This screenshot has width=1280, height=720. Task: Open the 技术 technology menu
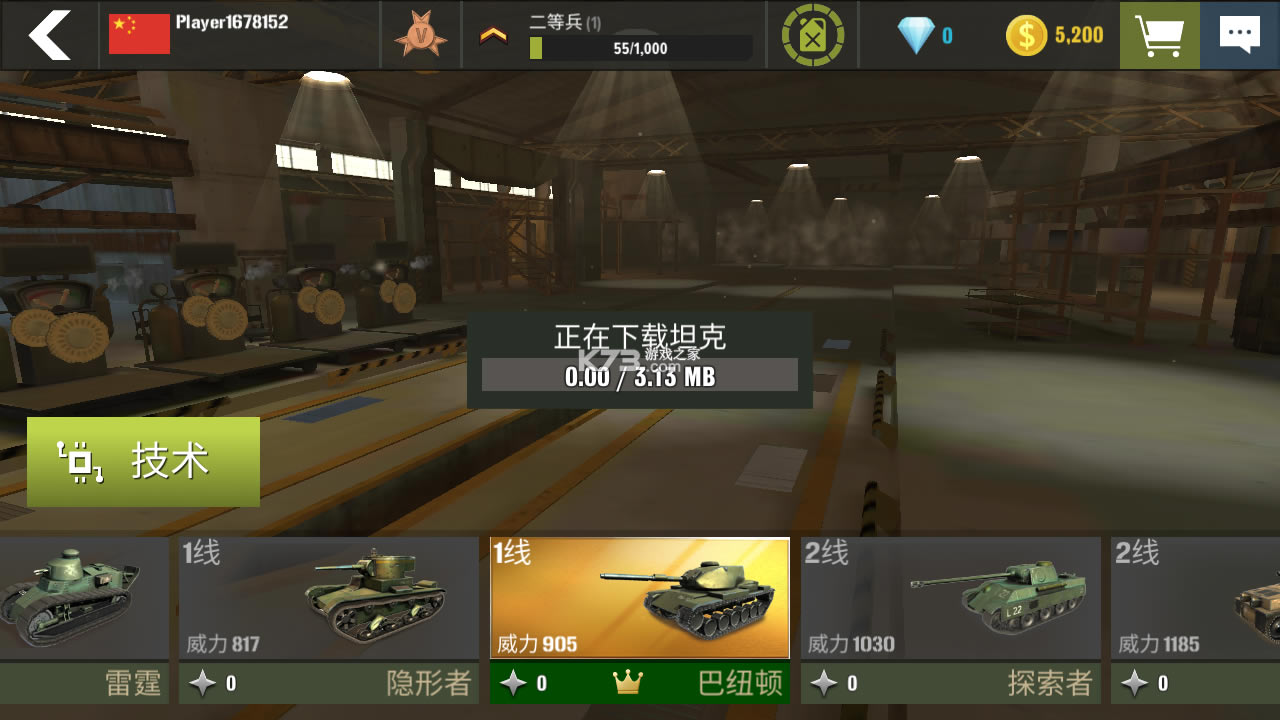coord(143,461)
